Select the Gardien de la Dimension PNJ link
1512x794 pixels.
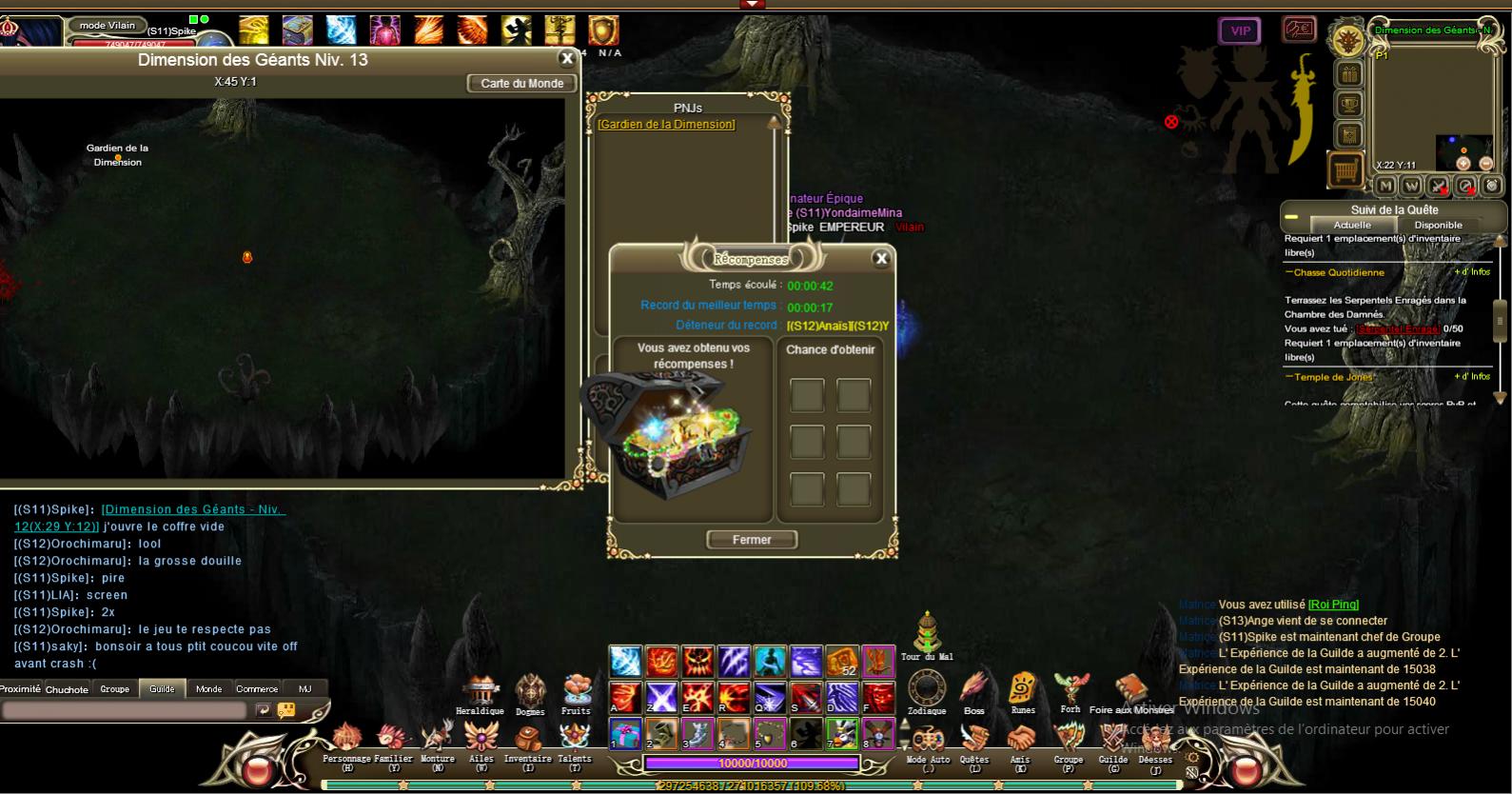coord(666,125)
